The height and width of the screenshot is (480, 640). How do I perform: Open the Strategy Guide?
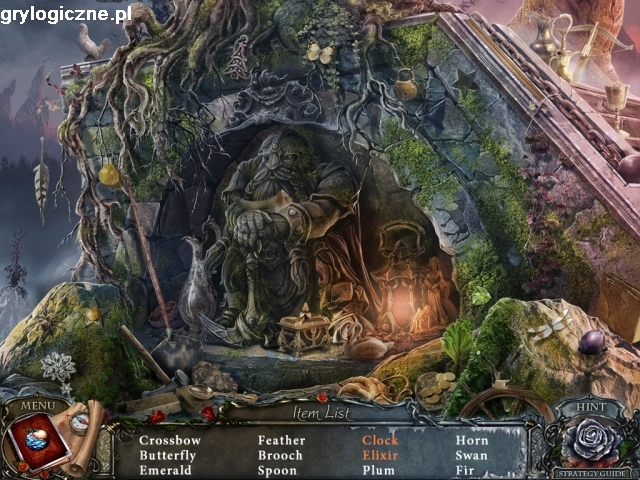pyautogui.click(x=590, y=473)
